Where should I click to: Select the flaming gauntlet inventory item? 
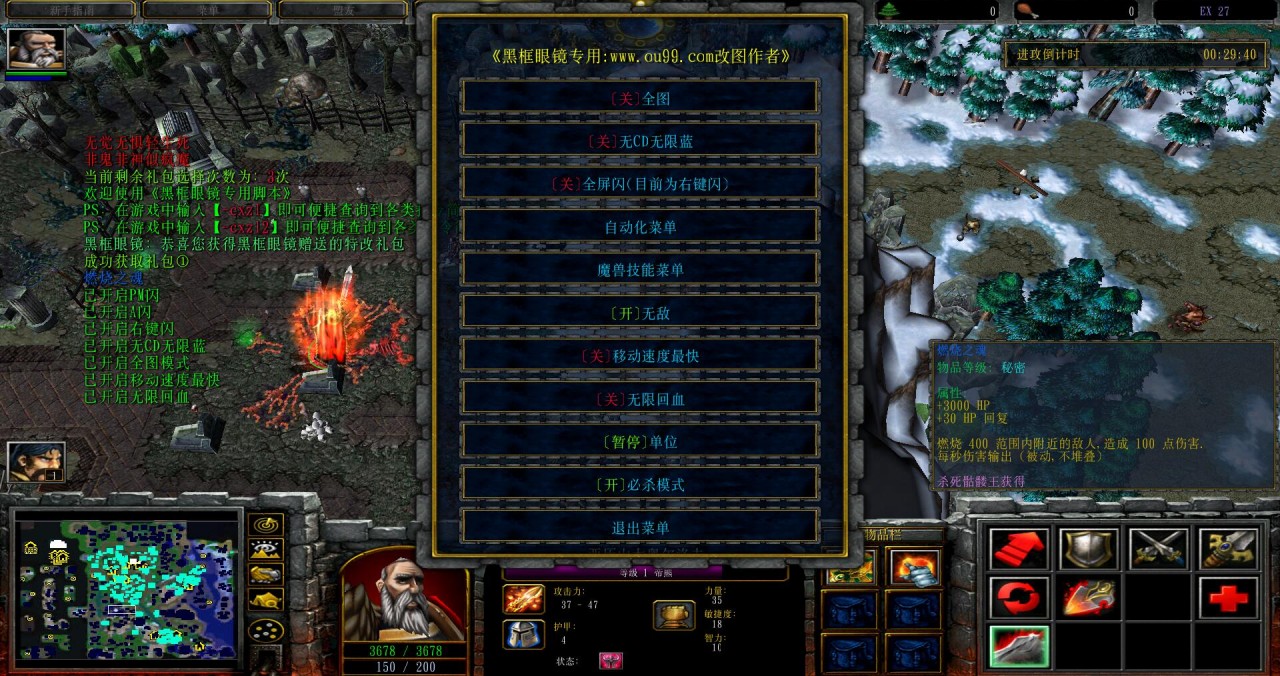click(914, 568)
